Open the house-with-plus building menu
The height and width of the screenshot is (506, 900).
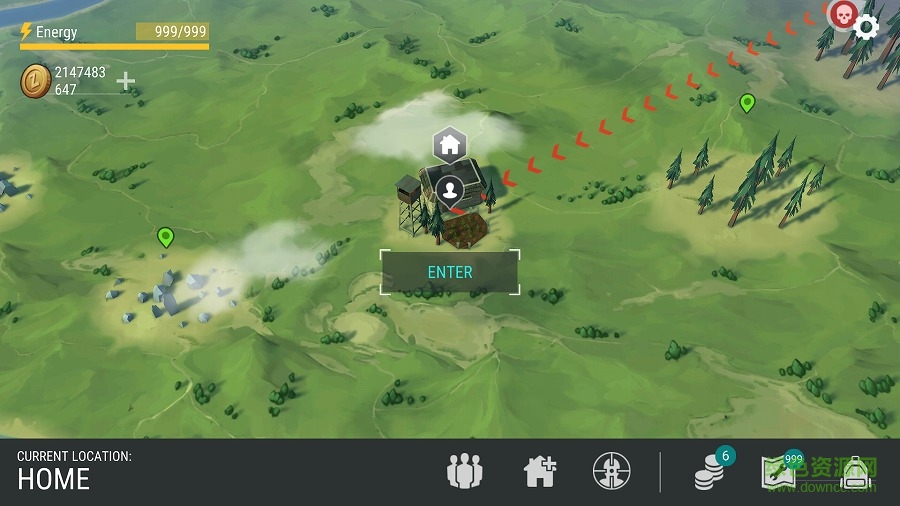click(540, 471)
